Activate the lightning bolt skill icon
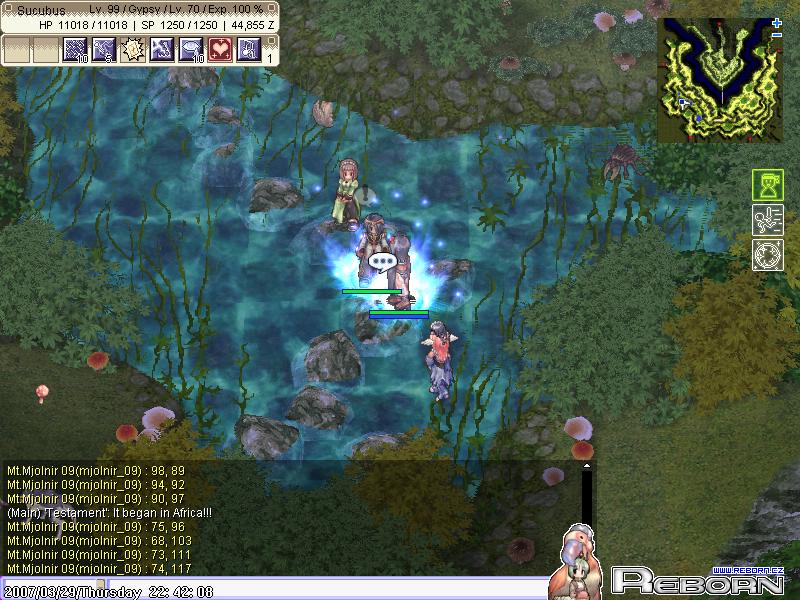The height and width of the screenshot is (600, 800). click(x=162, y=49)
